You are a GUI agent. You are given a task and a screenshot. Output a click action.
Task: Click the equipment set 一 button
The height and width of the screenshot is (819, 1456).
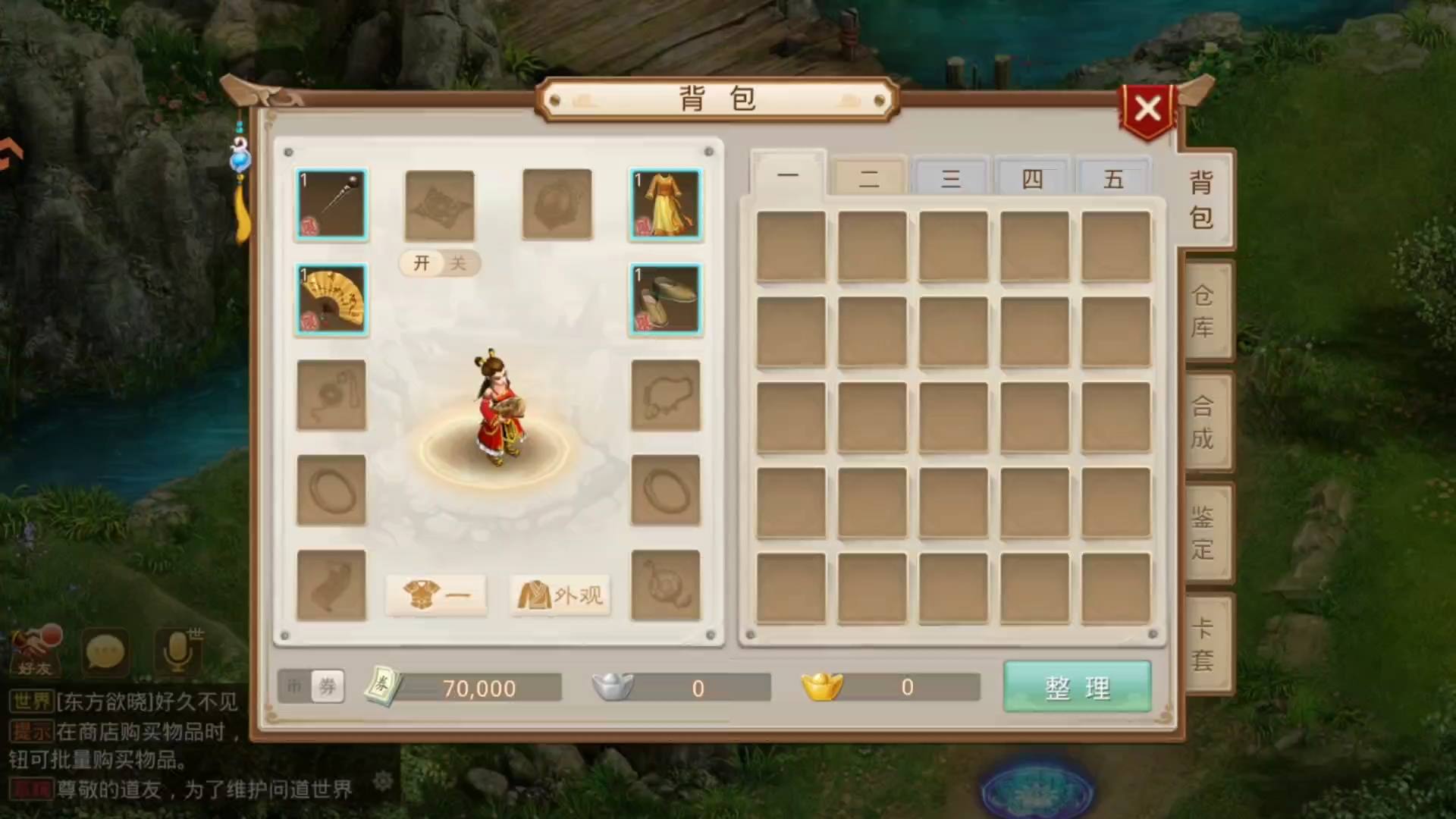pos(436,595)
